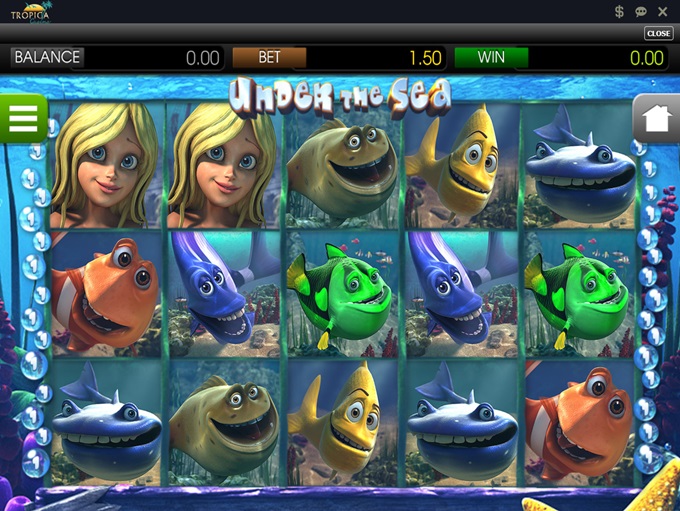Click the orange BET label
The image size is (680, 511).
pos(269,57)
